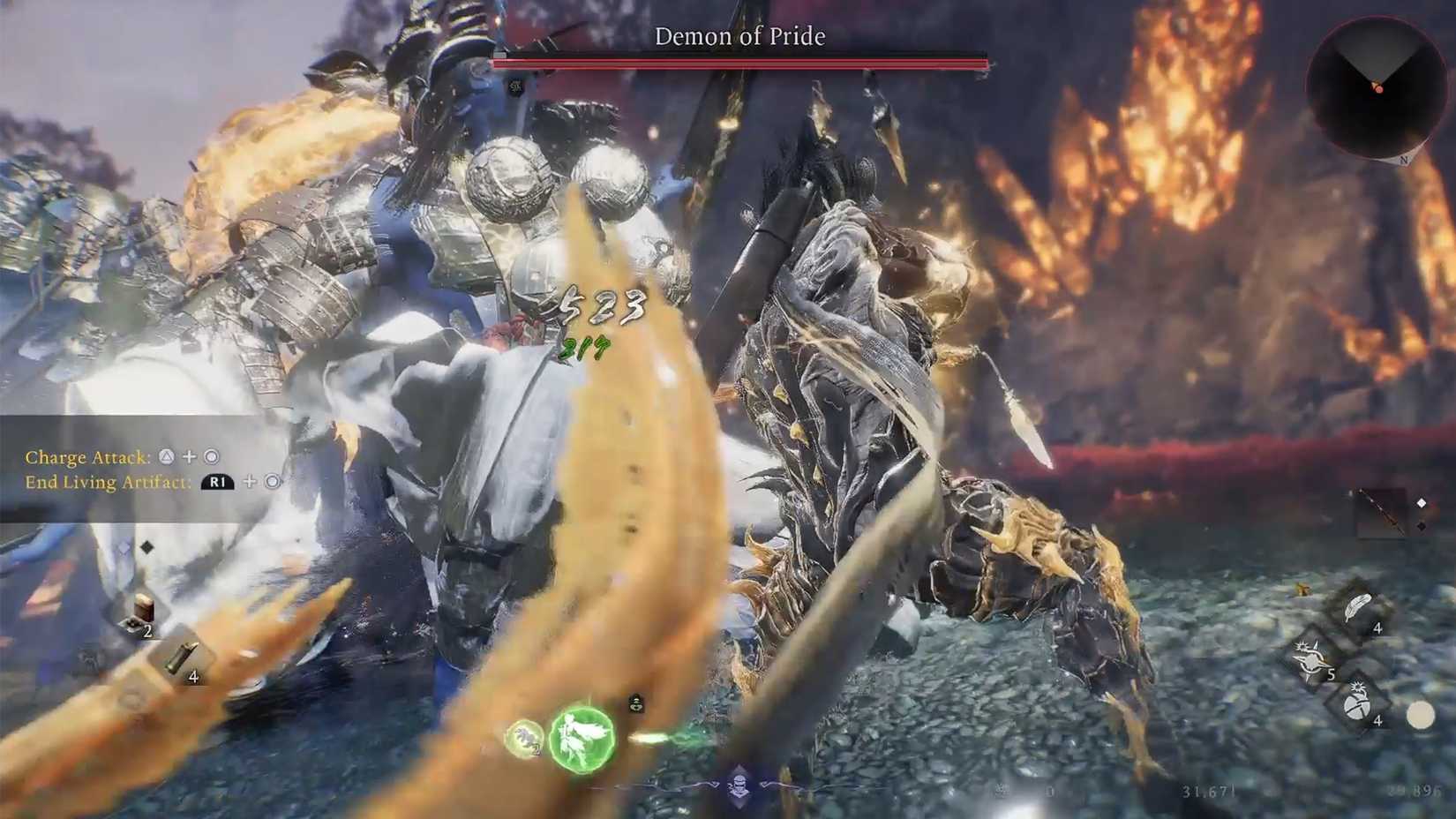Toggle the white diamond gem beside the weapon

click(1422, 503)
